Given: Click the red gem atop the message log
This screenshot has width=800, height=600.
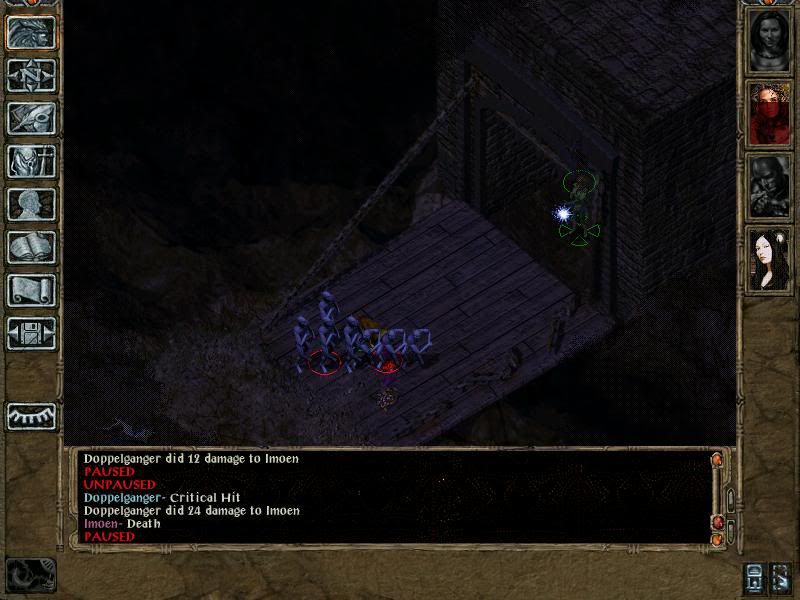Looking at the screenshot, I should [716, 460].
